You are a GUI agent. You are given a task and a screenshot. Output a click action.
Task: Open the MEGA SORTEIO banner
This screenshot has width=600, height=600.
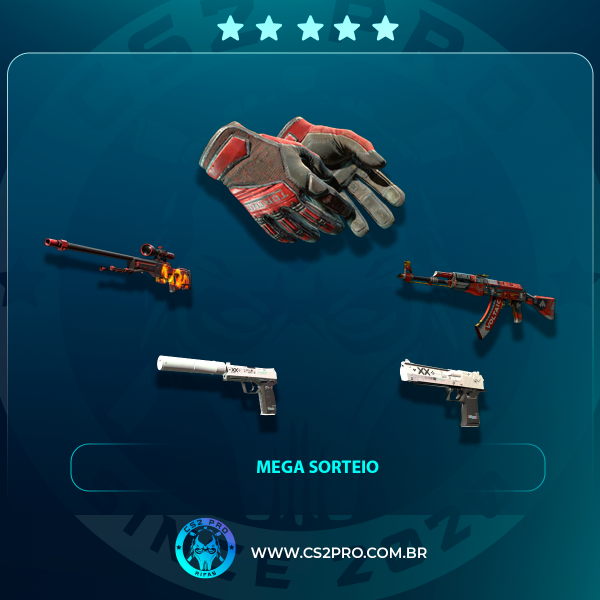tap(307, 467)
